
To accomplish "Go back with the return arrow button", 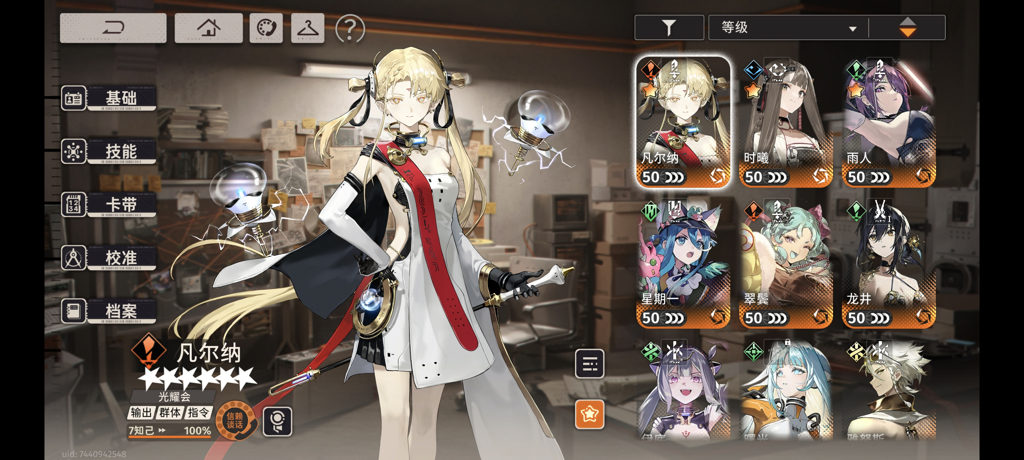I will click(x=113, y=28).
